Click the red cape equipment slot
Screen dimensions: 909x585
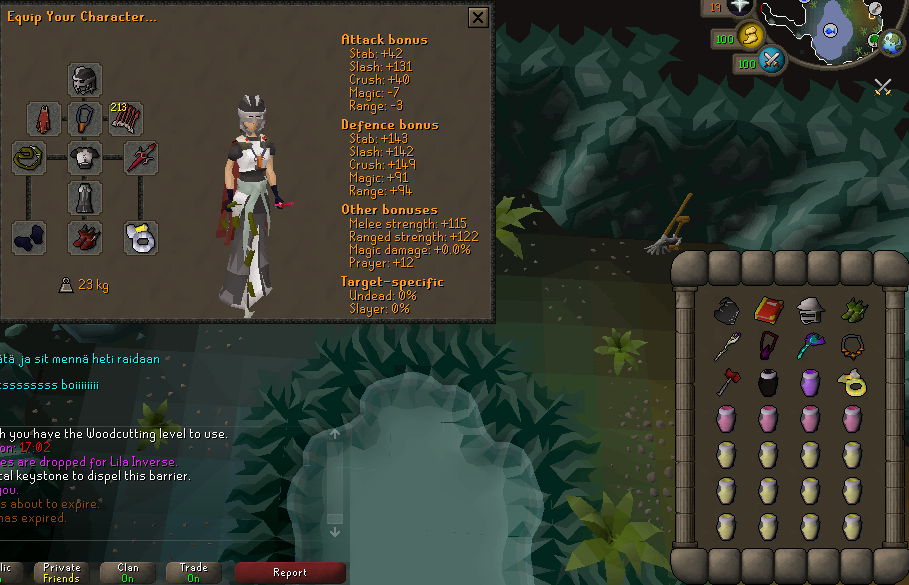(x=44, y=119)
